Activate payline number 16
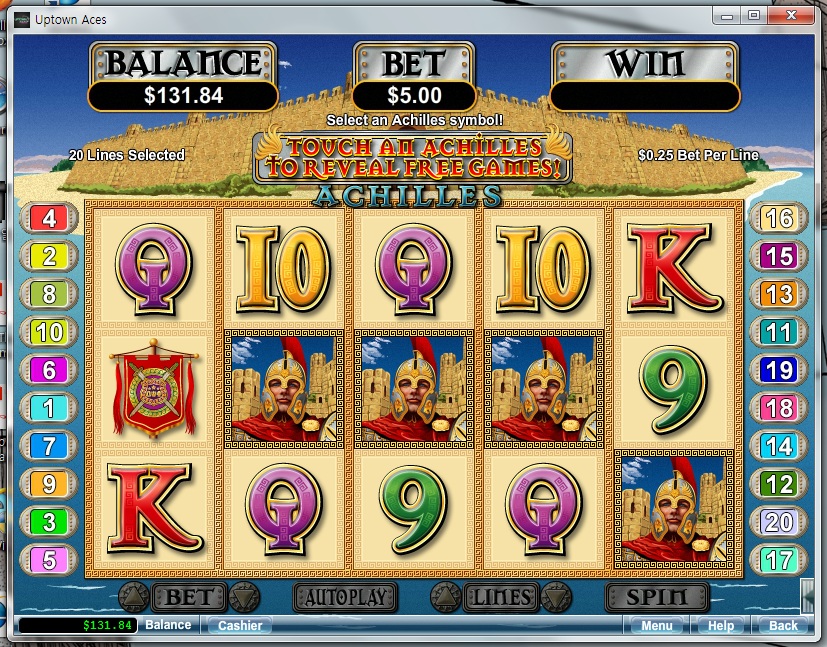Image resolution: width=827 pixels, height=647 pixels. pyautogui.click(x=778, y=219)
